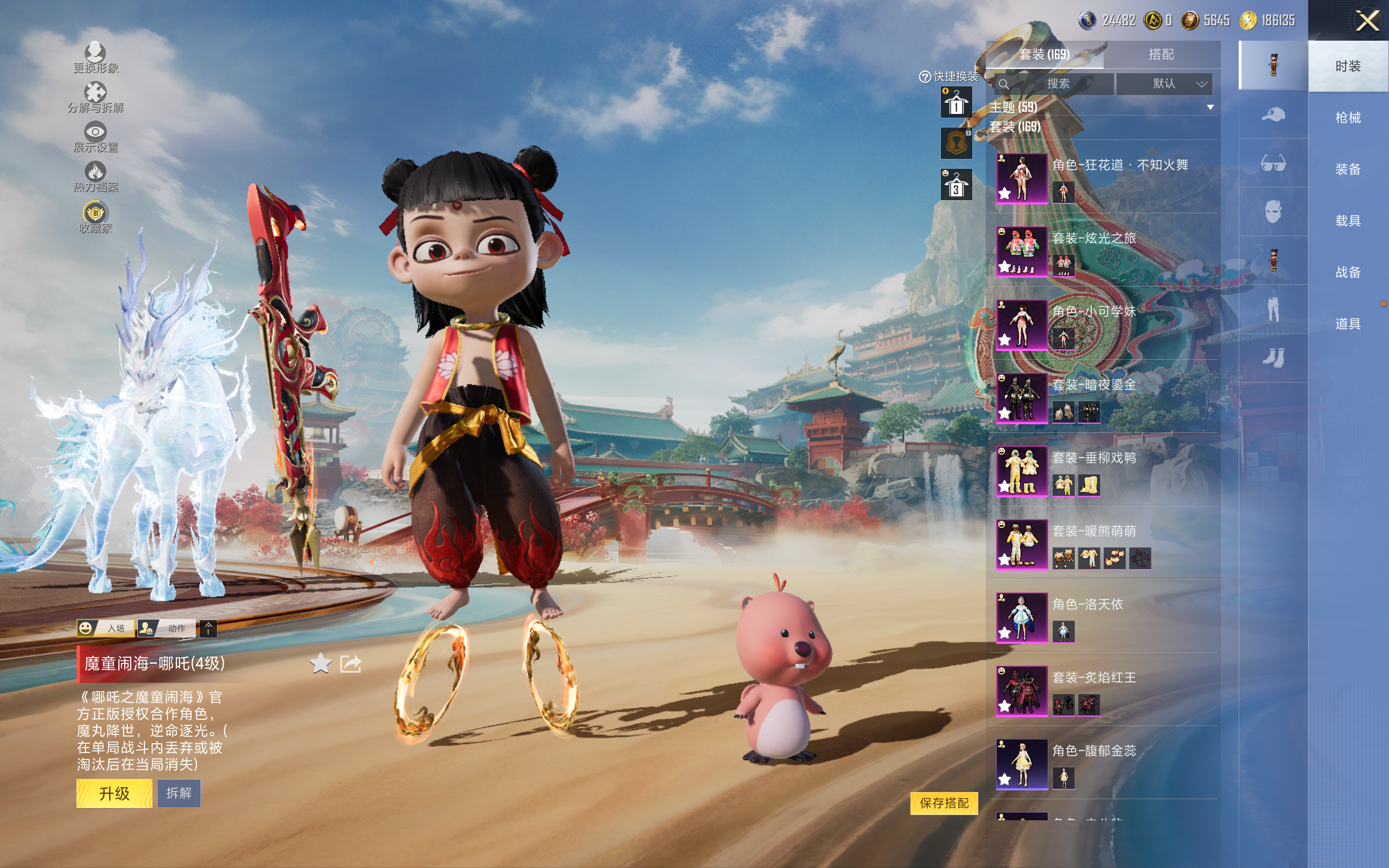The height and width of the screenshot is (868, 1389).
Task: Open the 道具 items menu
Action: click(1347, 324)
